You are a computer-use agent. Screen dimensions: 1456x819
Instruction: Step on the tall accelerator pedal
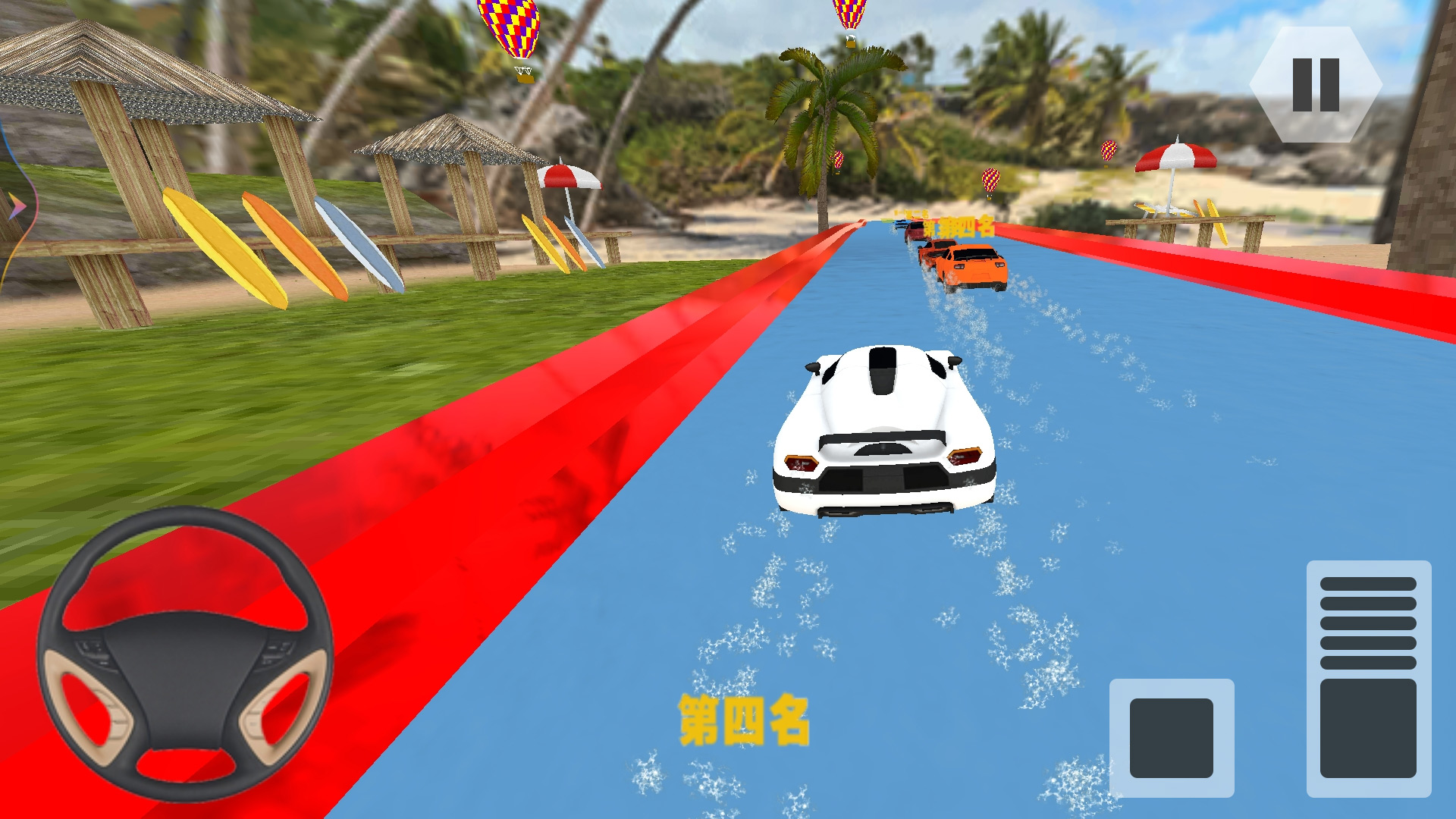click(x=1368, y=679)
